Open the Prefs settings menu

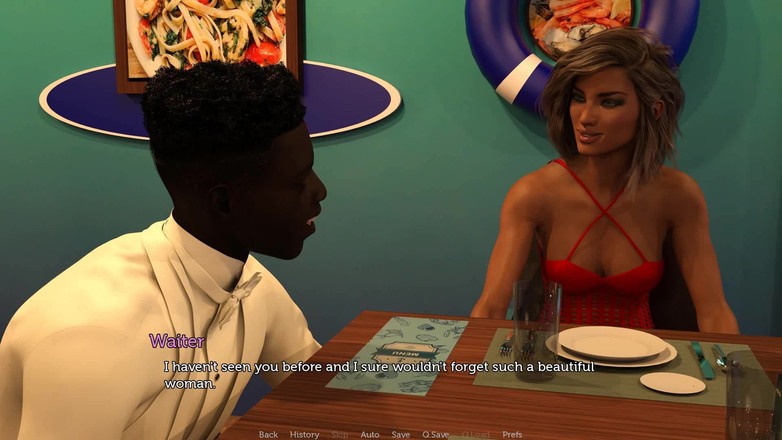[512, 434]
